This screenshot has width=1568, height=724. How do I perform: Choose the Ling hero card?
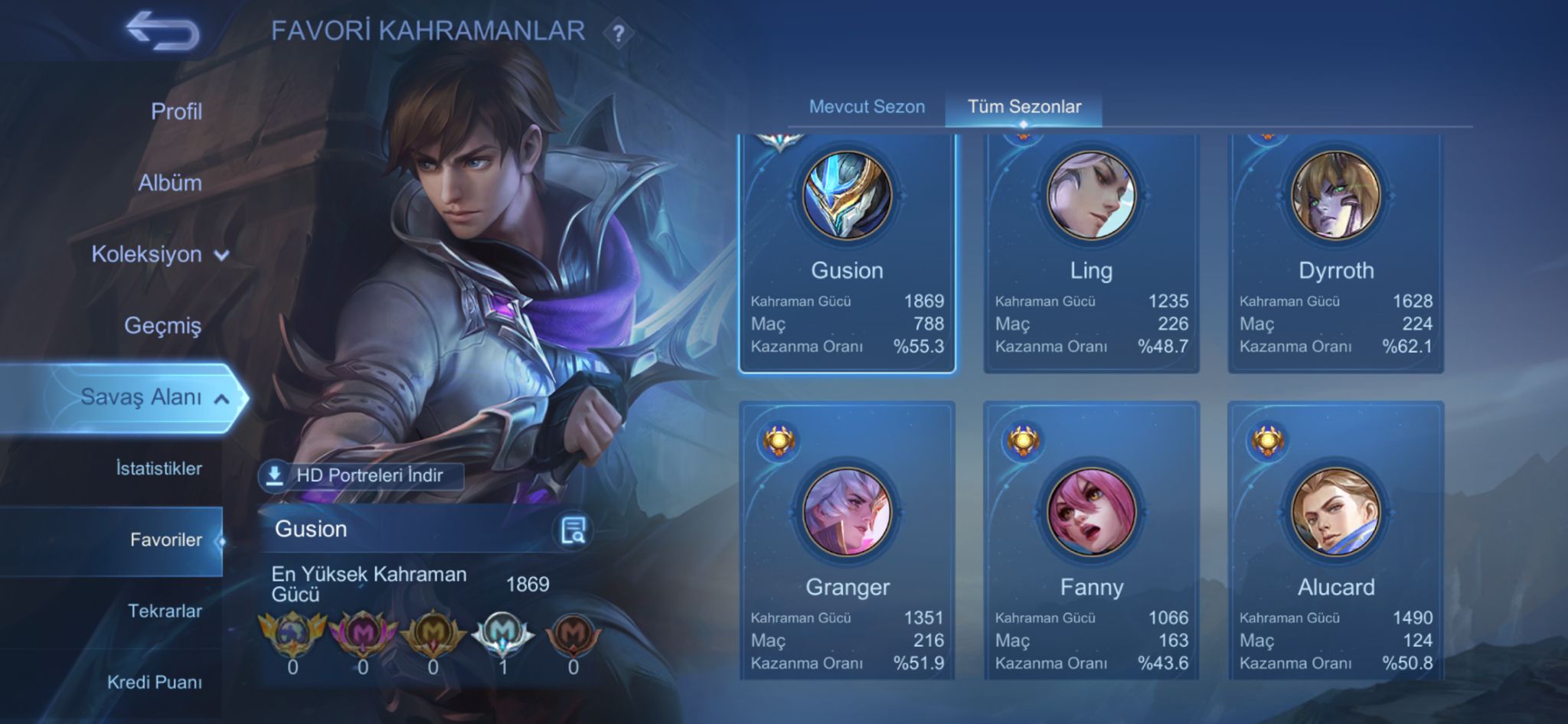[1091, 253]
